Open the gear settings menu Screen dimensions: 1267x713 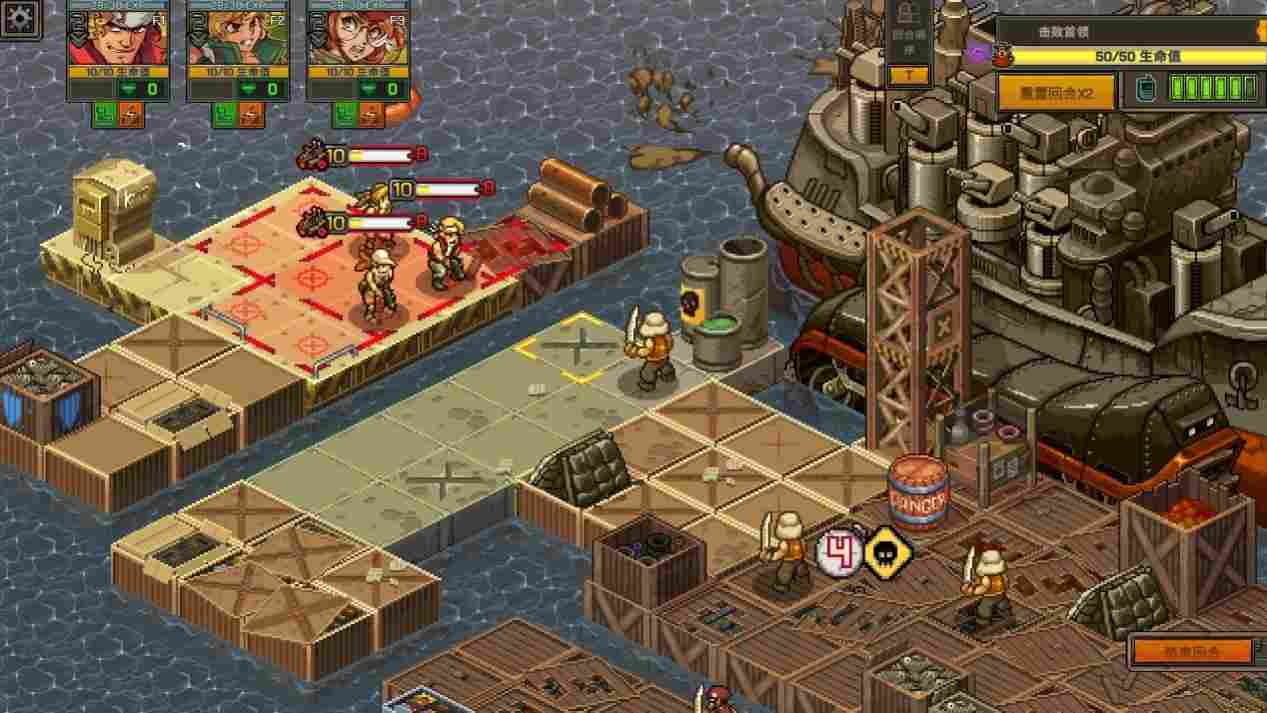click(20, 20)
